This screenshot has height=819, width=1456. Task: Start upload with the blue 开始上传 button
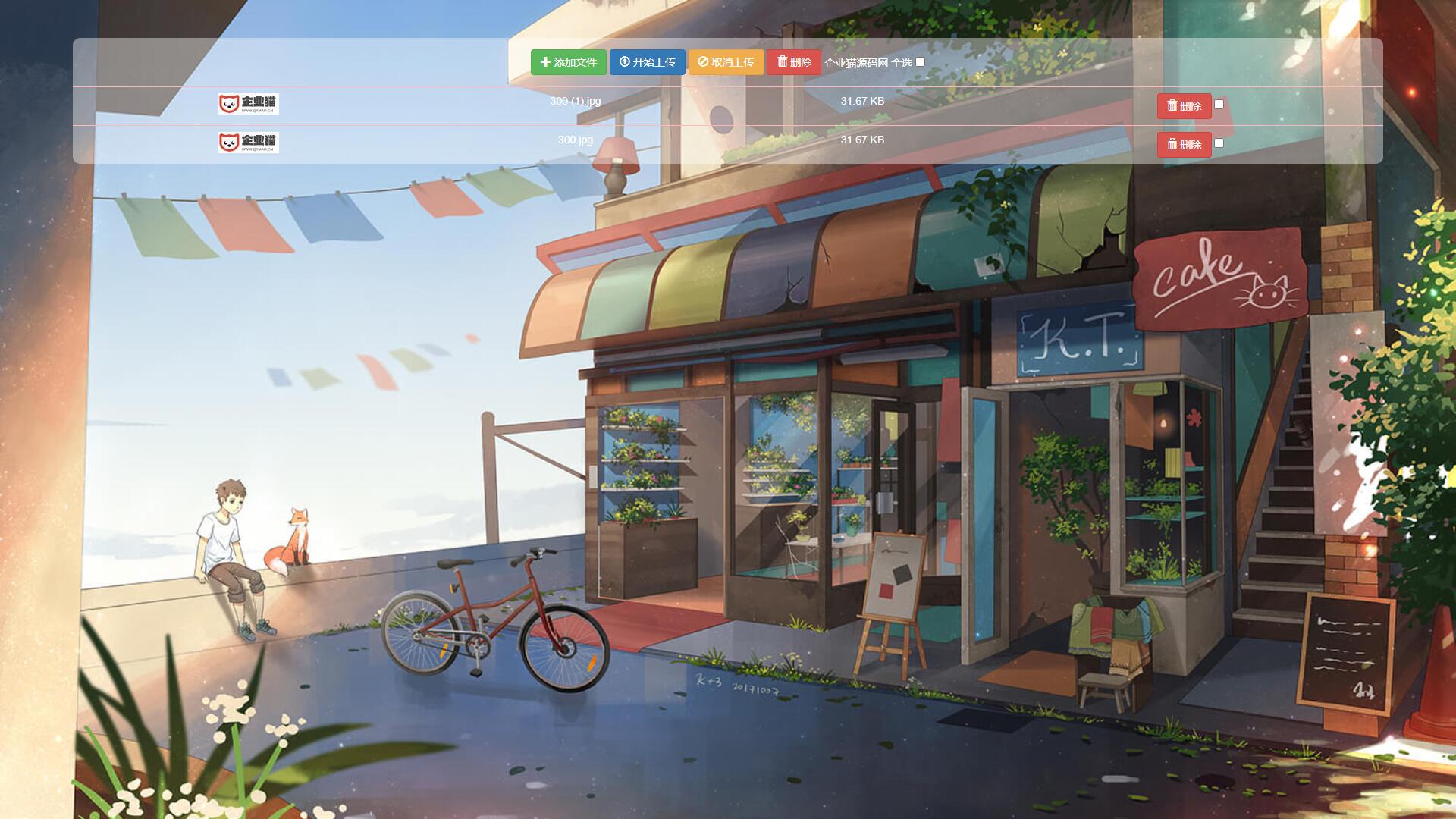pos(647,62)
